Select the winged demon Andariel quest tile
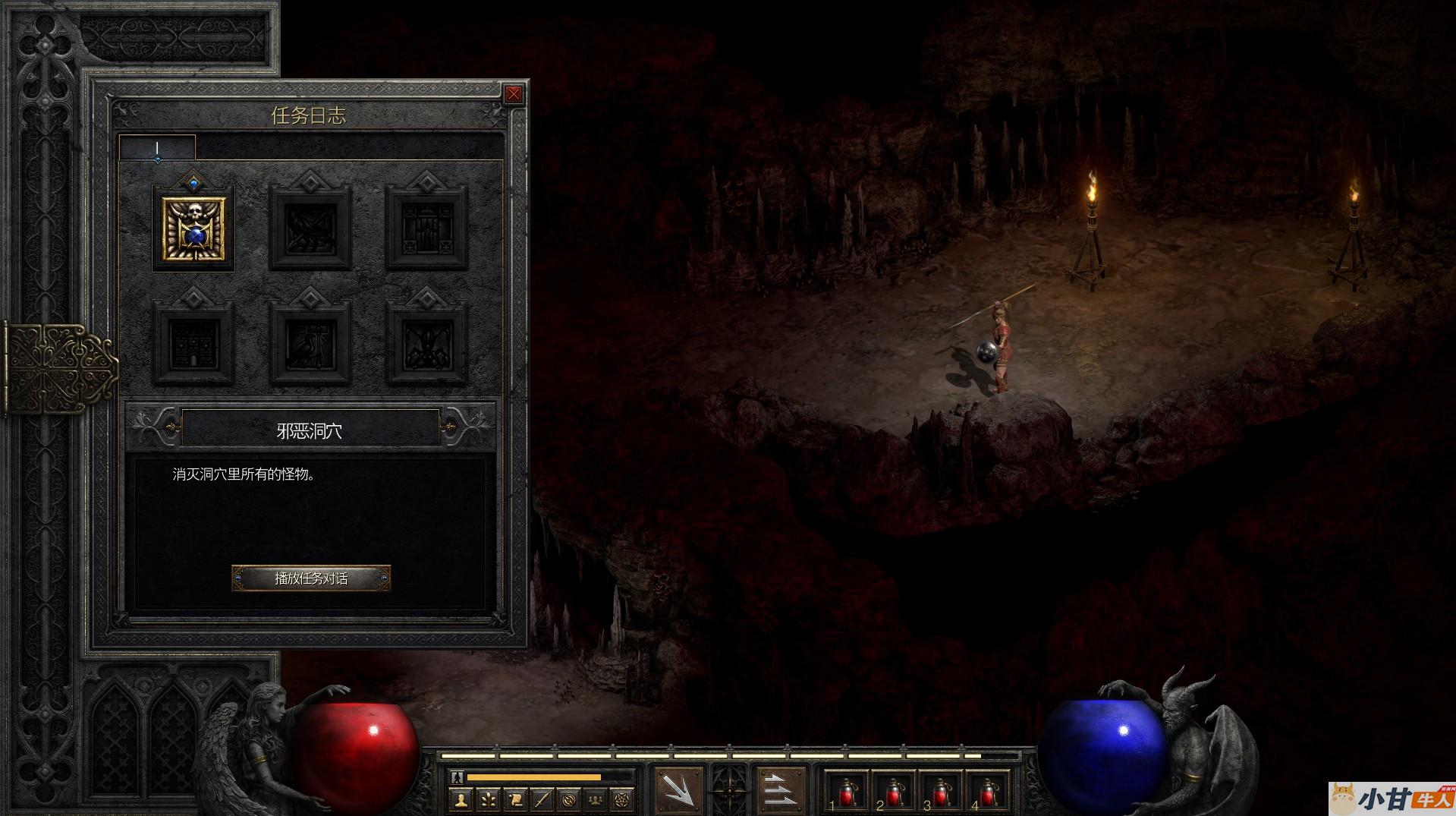 (426, 343)
